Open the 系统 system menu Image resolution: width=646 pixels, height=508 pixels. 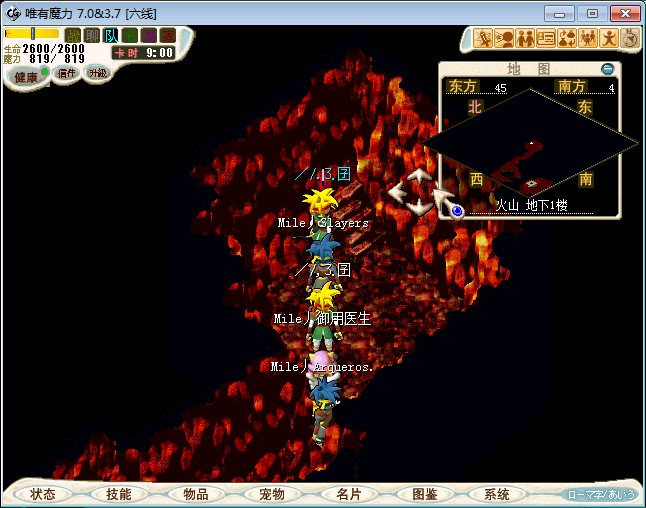pos(497,494)
